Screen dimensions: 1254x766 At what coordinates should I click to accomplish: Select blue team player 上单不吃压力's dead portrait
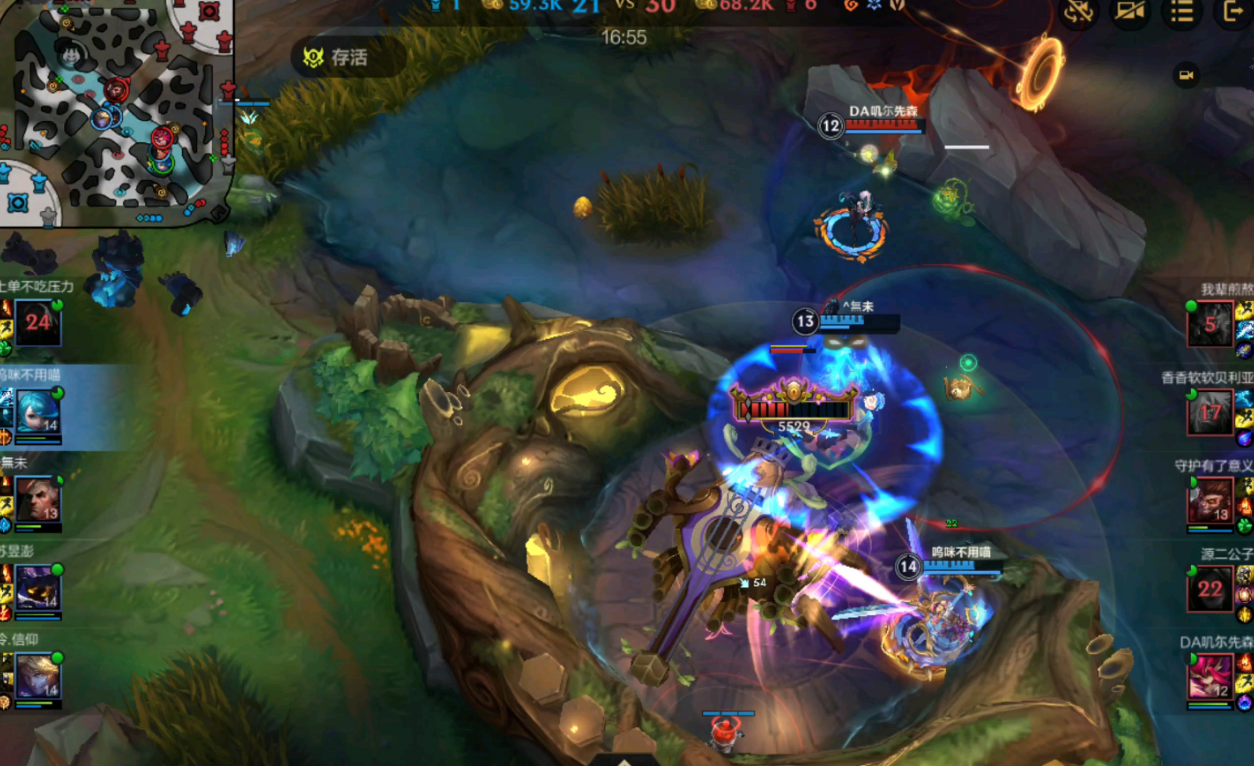pos(38,322)
